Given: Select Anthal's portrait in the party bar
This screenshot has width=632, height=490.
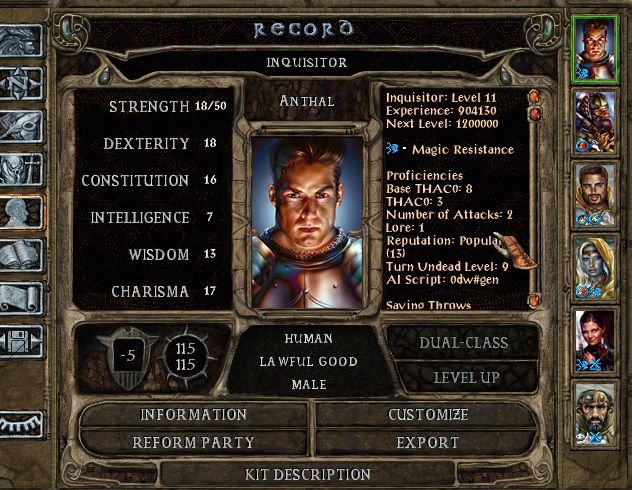Looking at the screenshot, I should coord(596,50).
